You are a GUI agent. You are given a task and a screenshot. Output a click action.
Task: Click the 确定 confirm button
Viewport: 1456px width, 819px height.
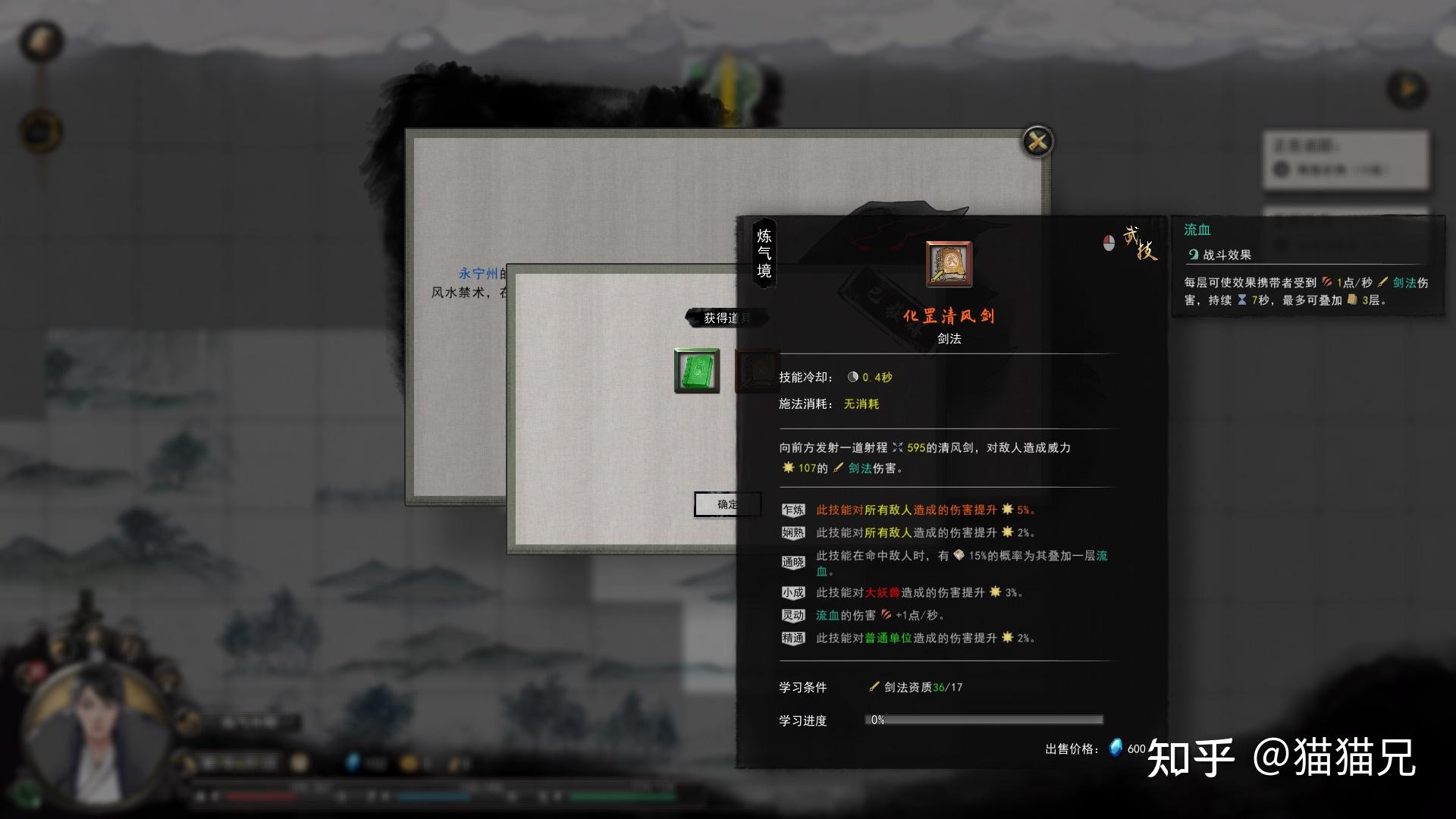point(726,504)
